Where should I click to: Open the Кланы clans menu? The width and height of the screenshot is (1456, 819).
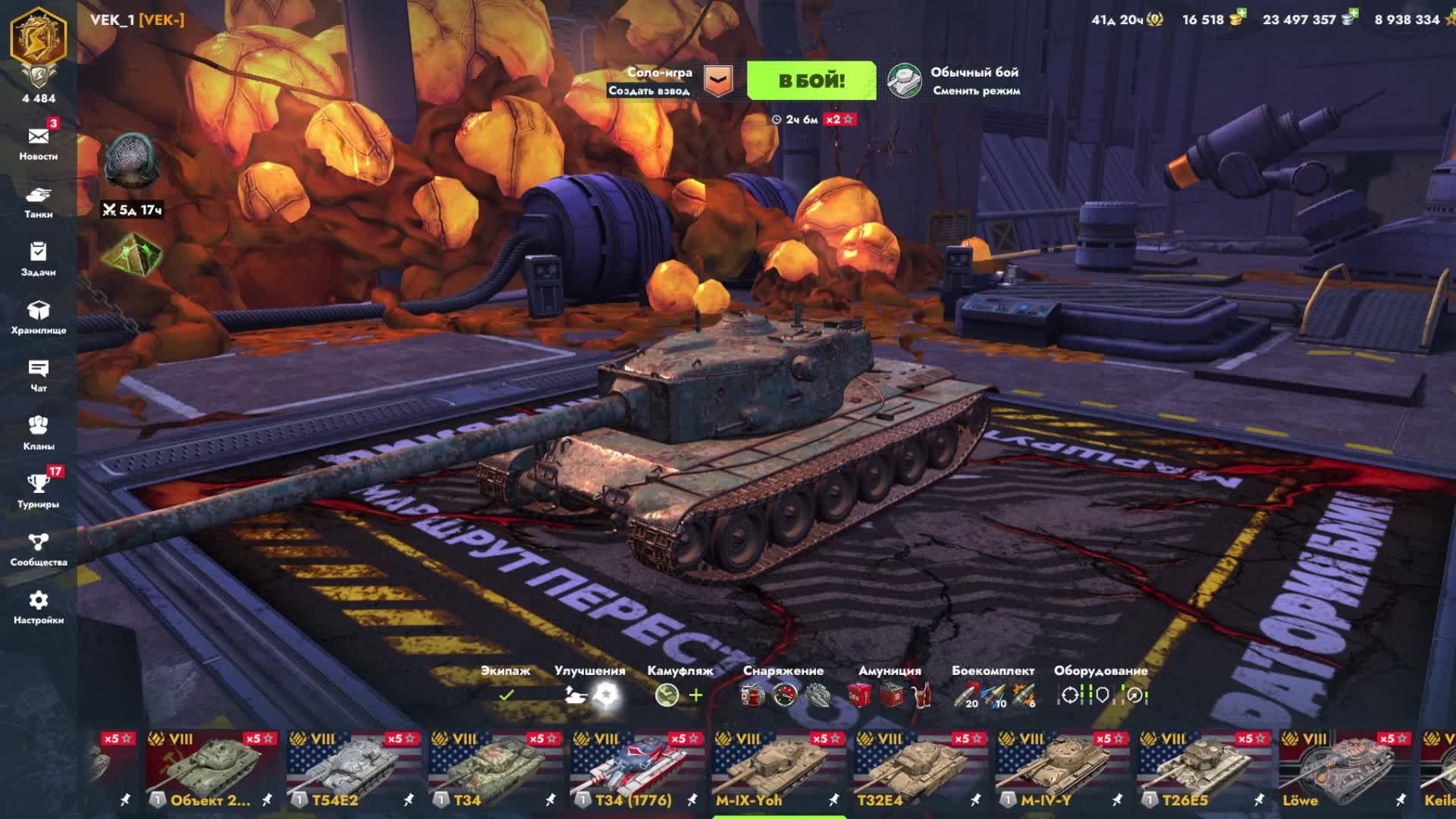(39, 432)
